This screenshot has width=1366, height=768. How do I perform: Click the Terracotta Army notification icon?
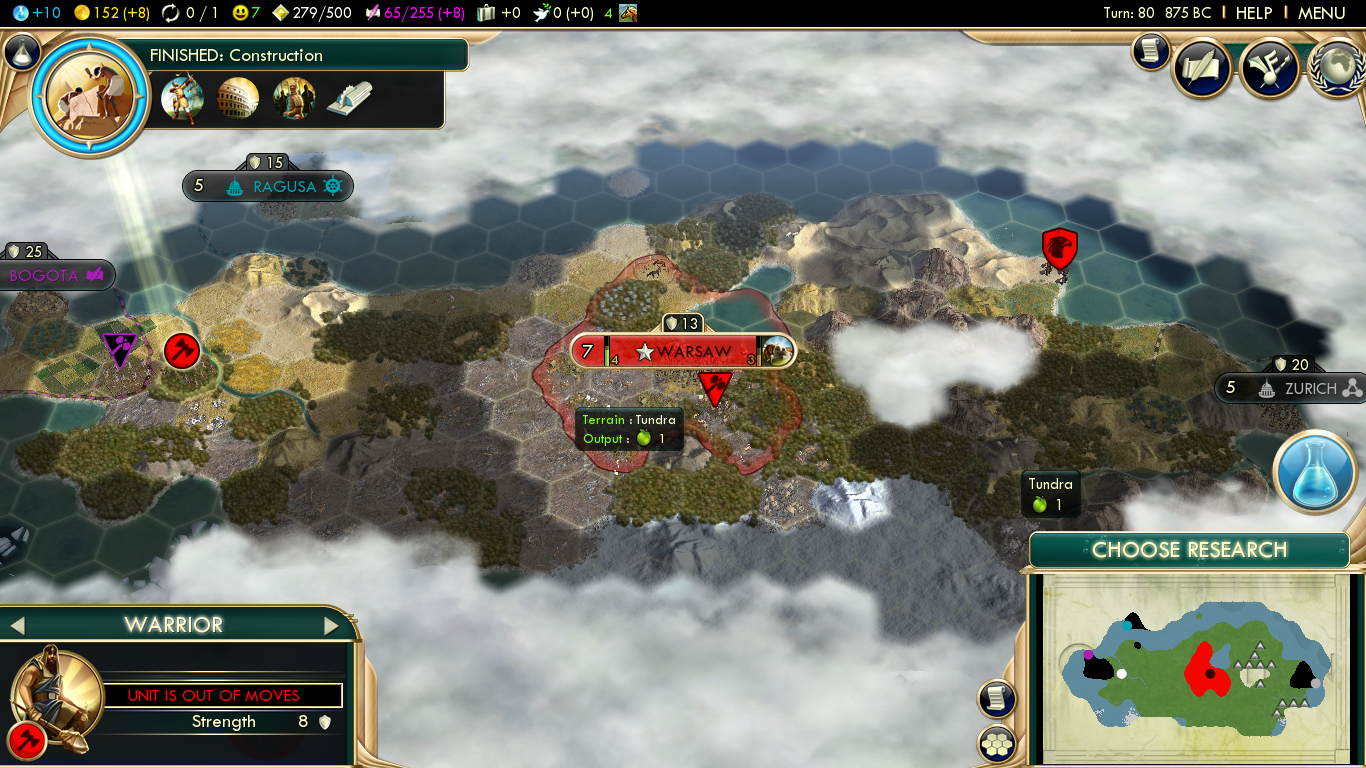click(294, 98)
